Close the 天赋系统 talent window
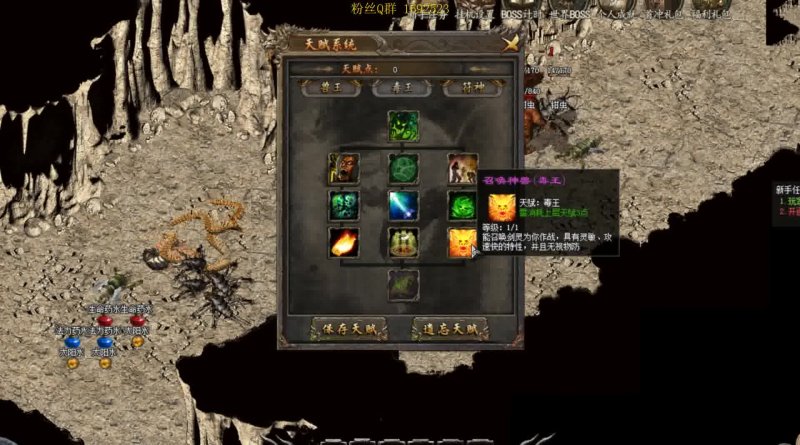The height and width of the screenshot is (445, 800). click(x=511, y=44)
